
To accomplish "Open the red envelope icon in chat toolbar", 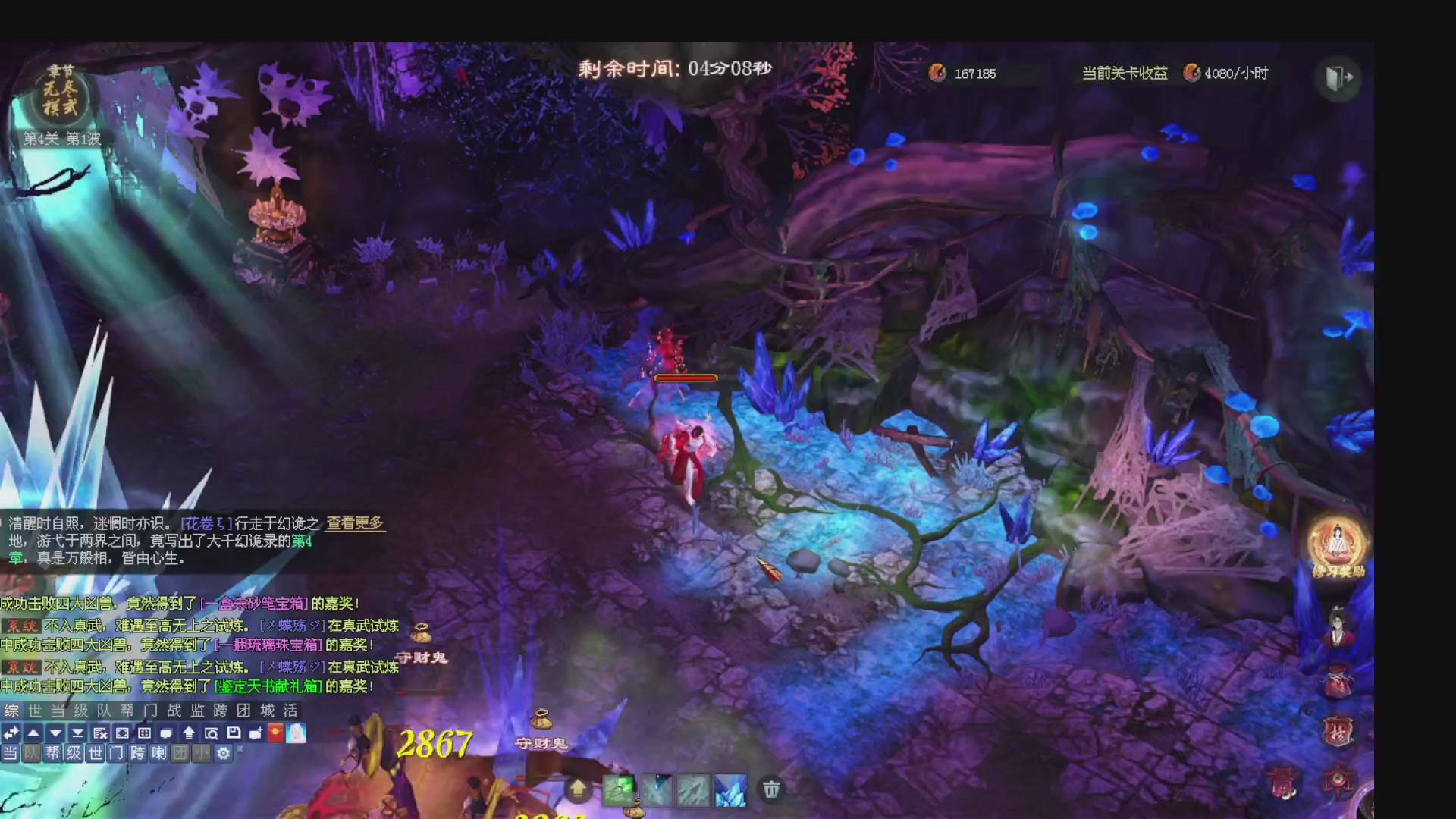I will click(275, 732).
